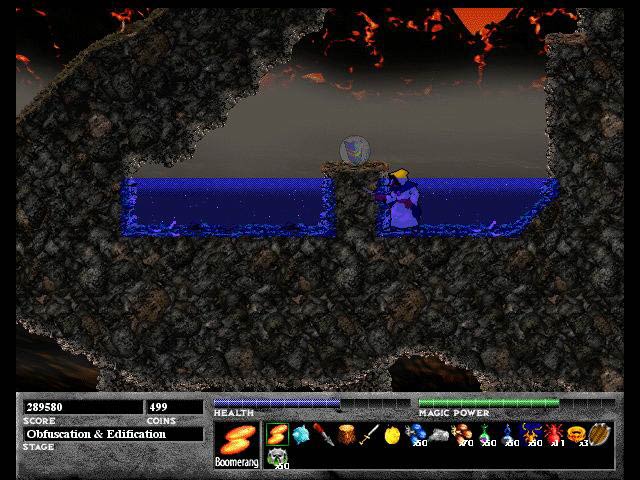Choose the blue spider creature item
The width and height of the screenshot is (640, 480).
pyautogui.click(x=532, y=435)
